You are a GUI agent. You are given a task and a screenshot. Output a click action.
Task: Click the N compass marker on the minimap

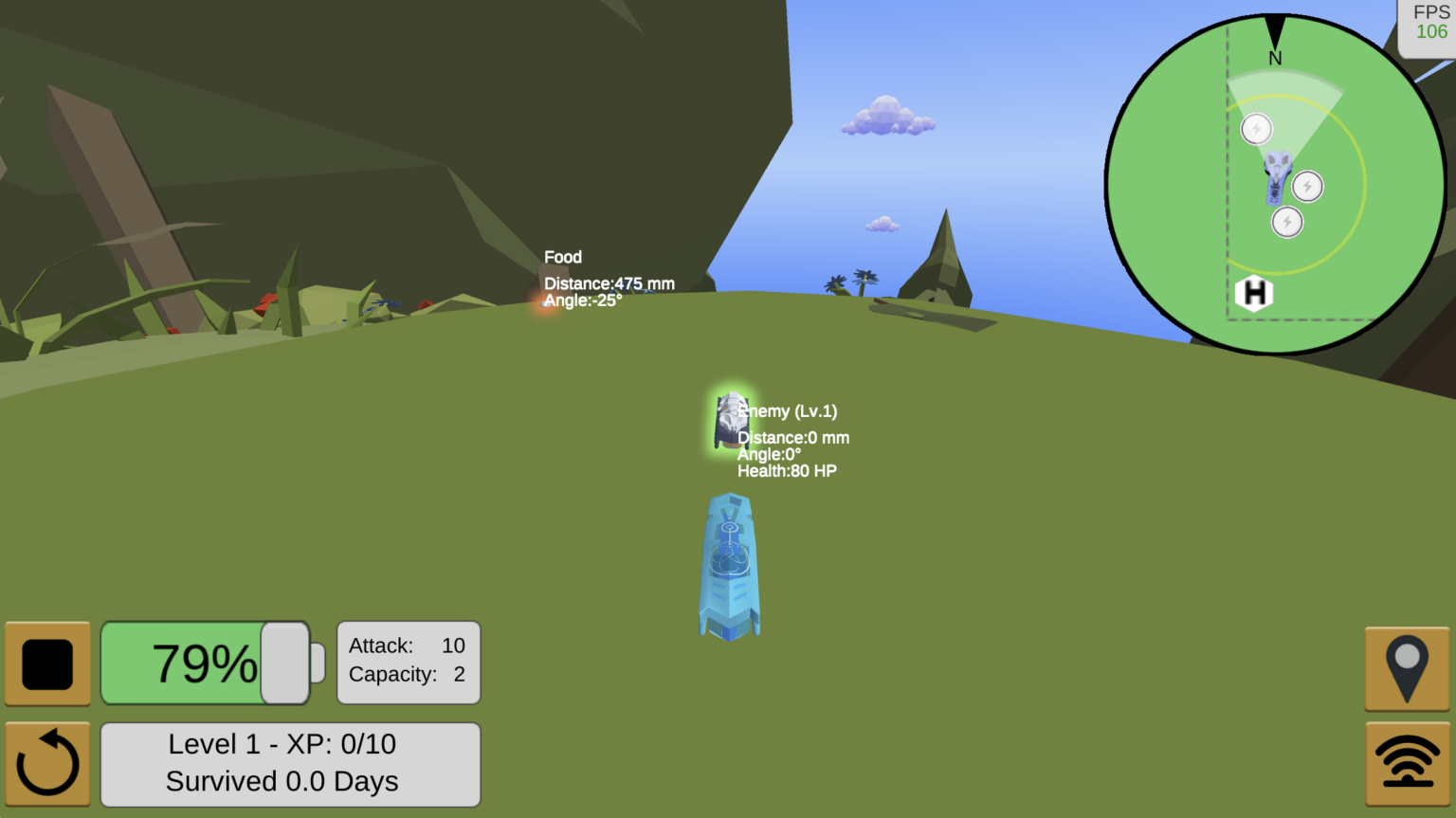[1274, 57]
